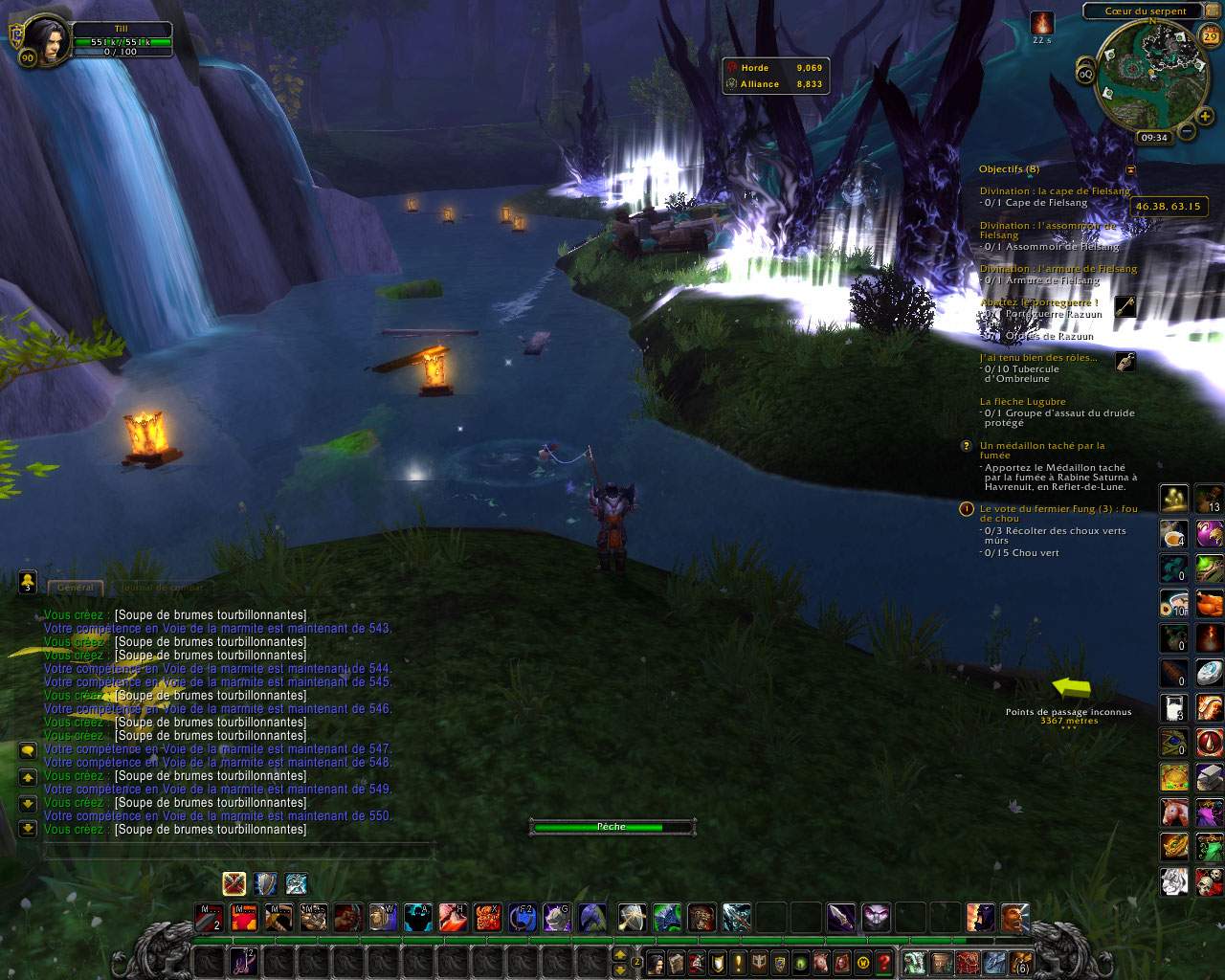
Task: Select the Till player portrait
Action: click(46, 40)
